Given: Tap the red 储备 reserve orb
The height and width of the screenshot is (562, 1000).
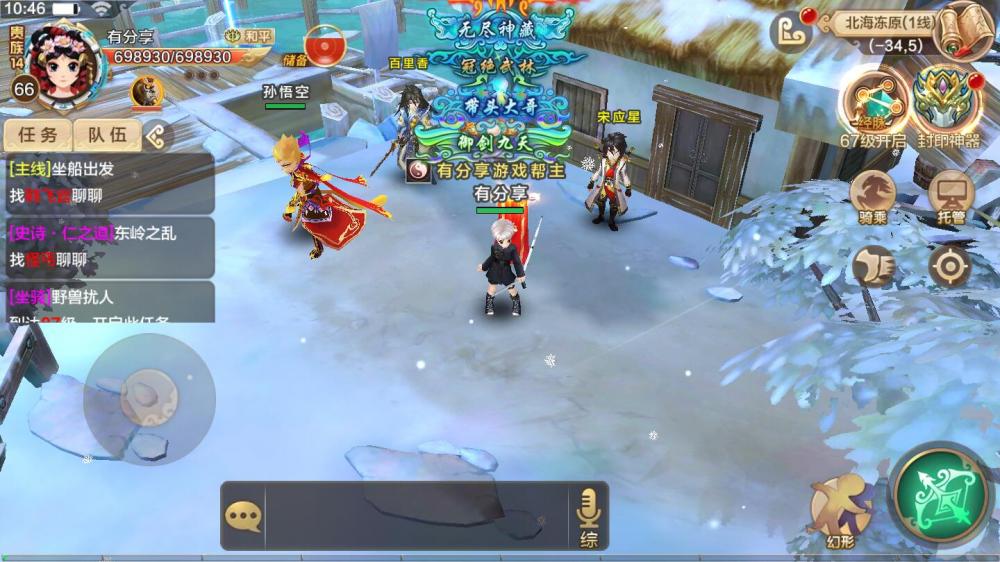Looking at the screenshot, I should click(x=323, y=46).
